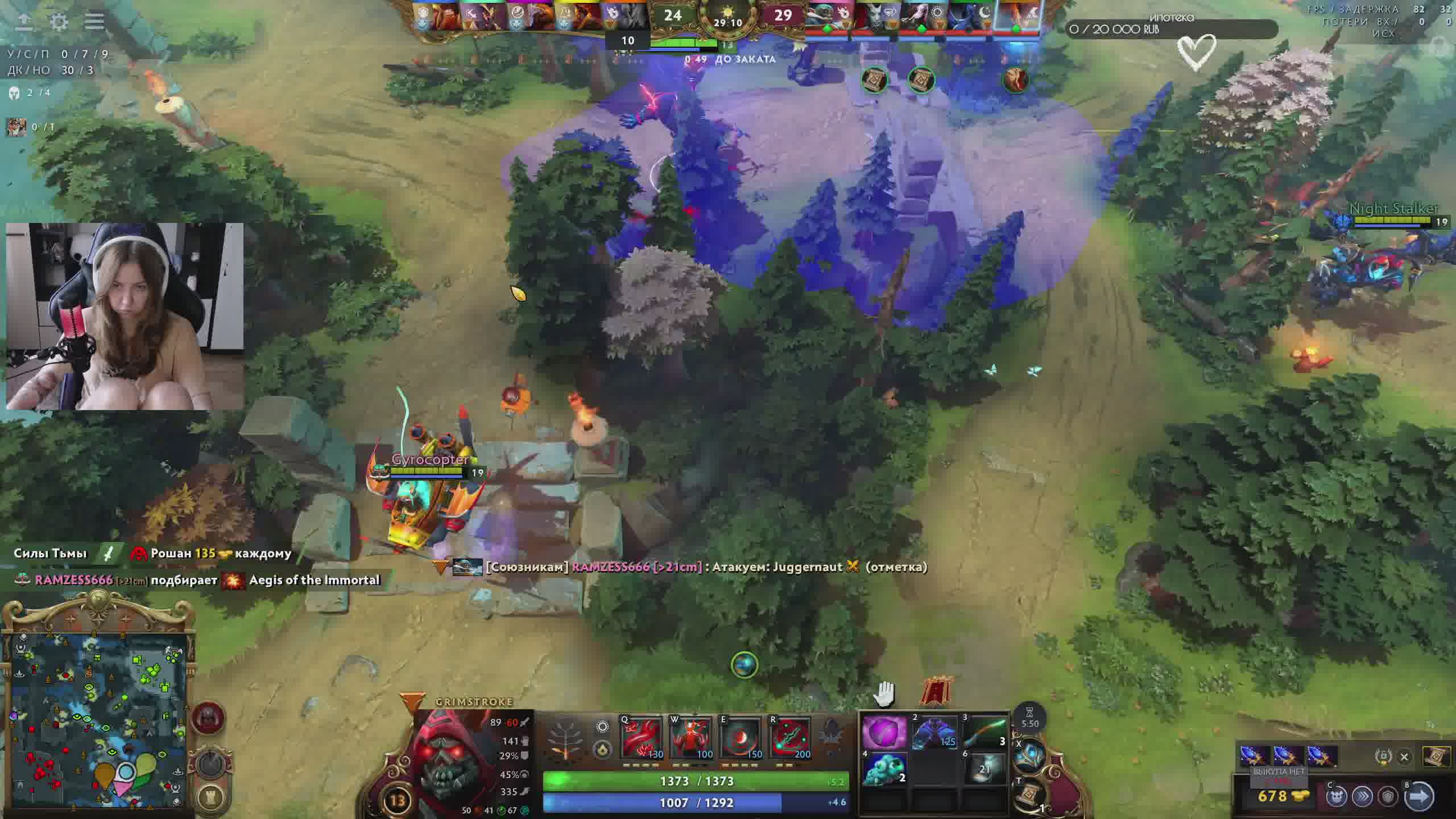This screenshot has width=1456, height=819.
Task: Click the courier speed burst chevrons button
Action: pyautogui.click(x=1363, y=797)
